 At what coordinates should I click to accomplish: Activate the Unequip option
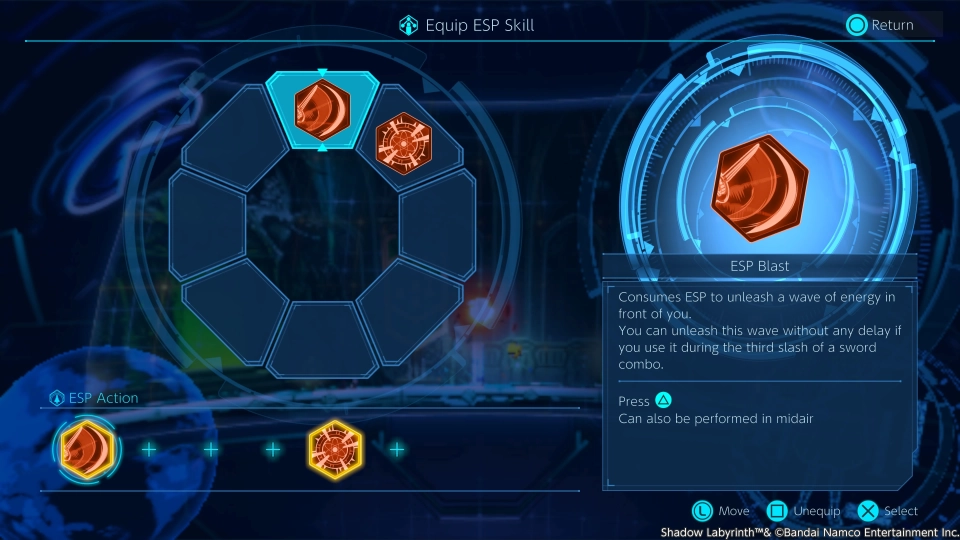(804, 511)
